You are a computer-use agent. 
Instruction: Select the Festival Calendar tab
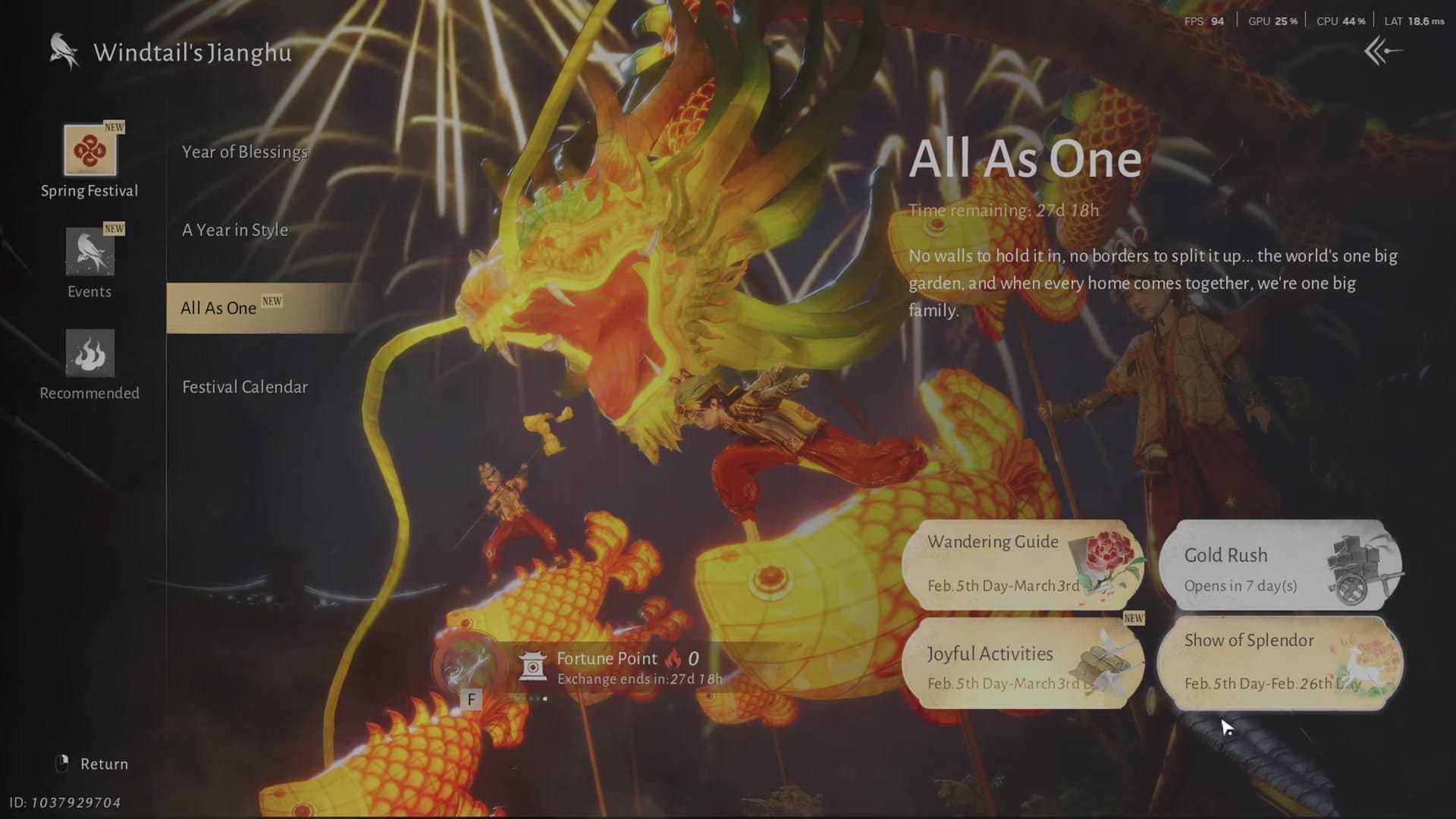(x=244, y=386)
